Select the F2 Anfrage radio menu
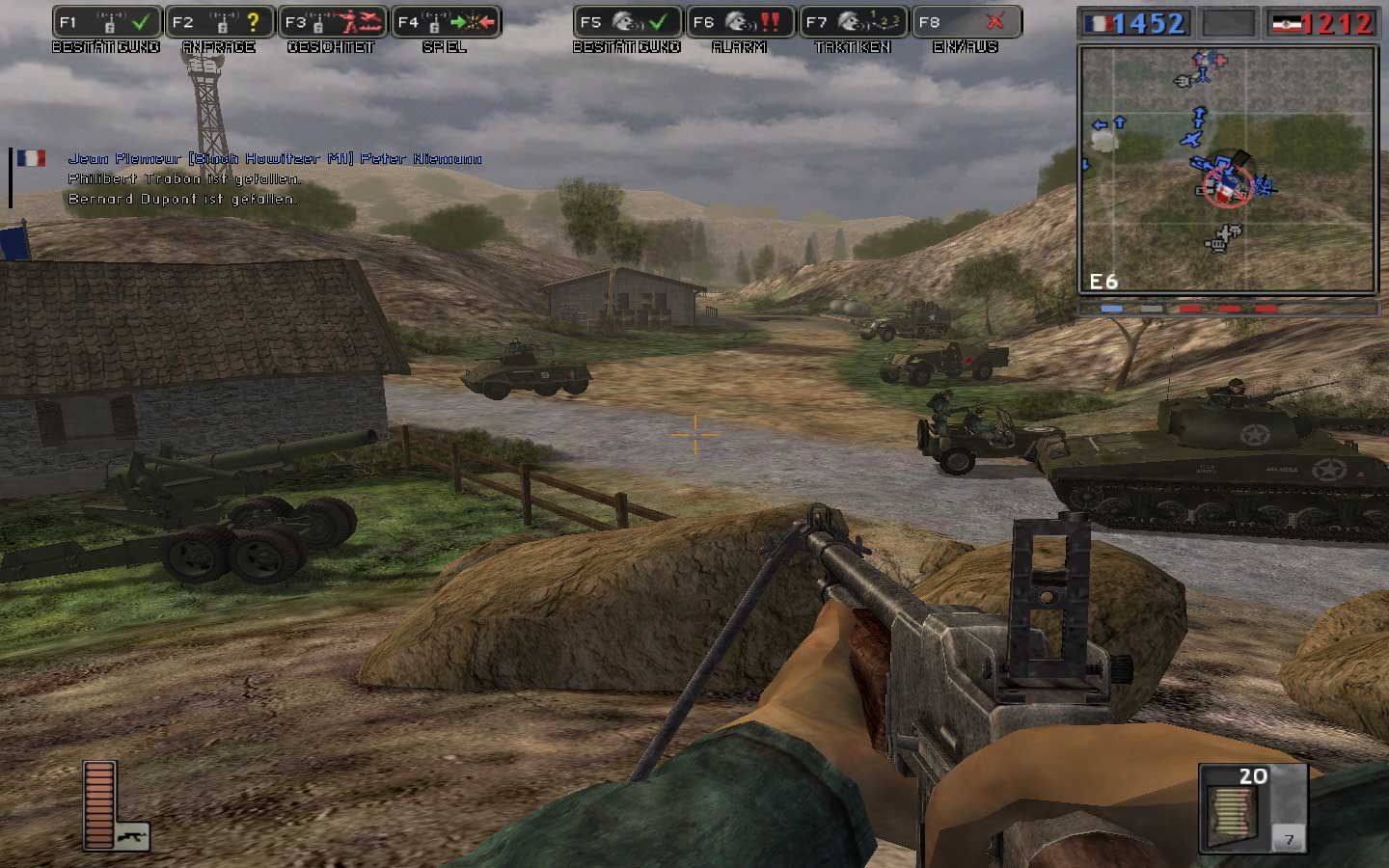This screenshot has height=868, width=1389. point(219,22)
